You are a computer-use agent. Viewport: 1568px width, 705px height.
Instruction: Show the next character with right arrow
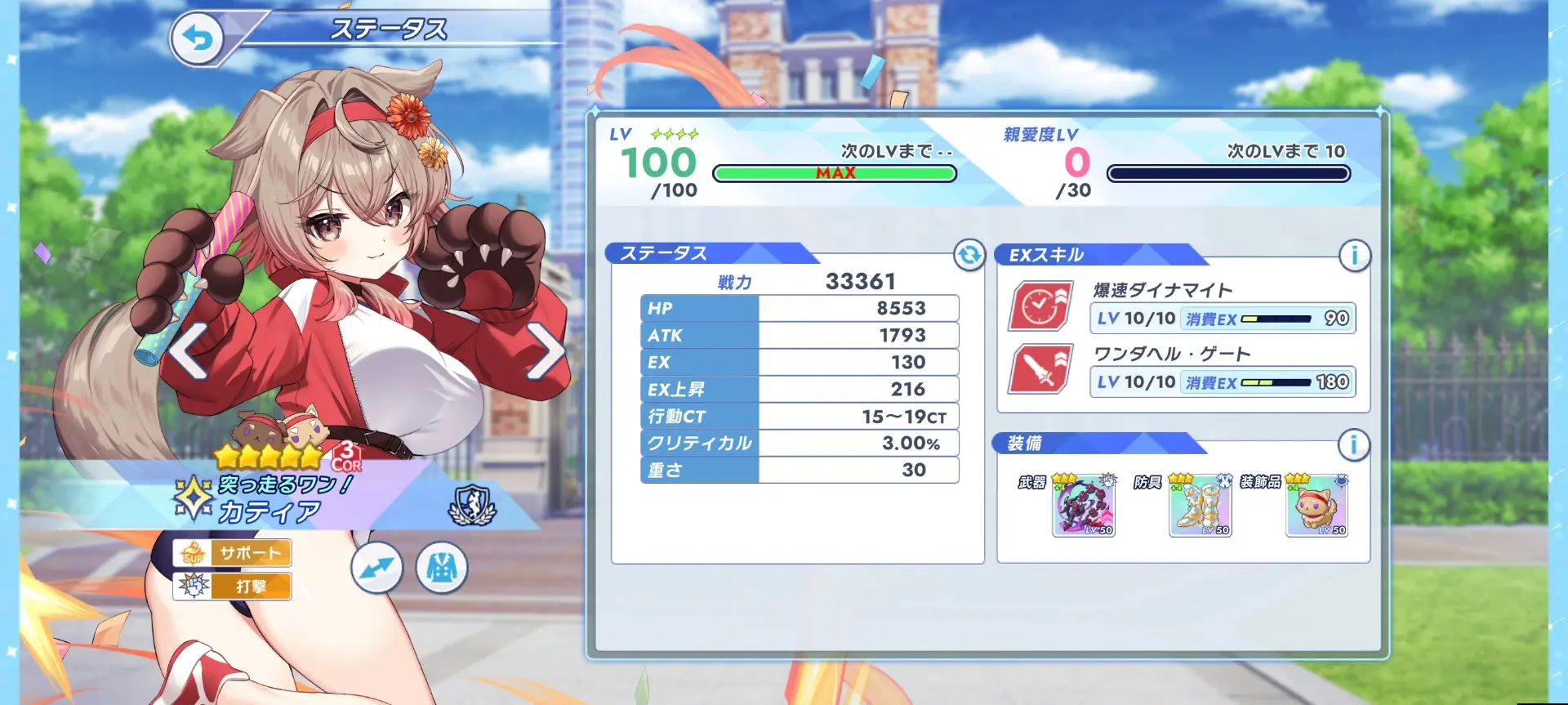545,351
